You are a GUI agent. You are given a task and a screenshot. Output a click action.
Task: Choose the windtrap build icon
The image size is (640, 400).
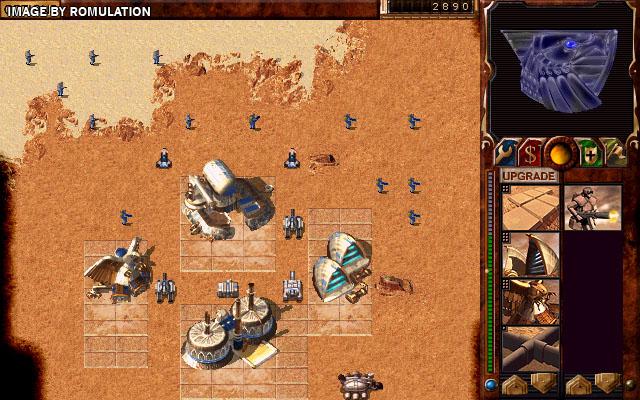[531, 255]
